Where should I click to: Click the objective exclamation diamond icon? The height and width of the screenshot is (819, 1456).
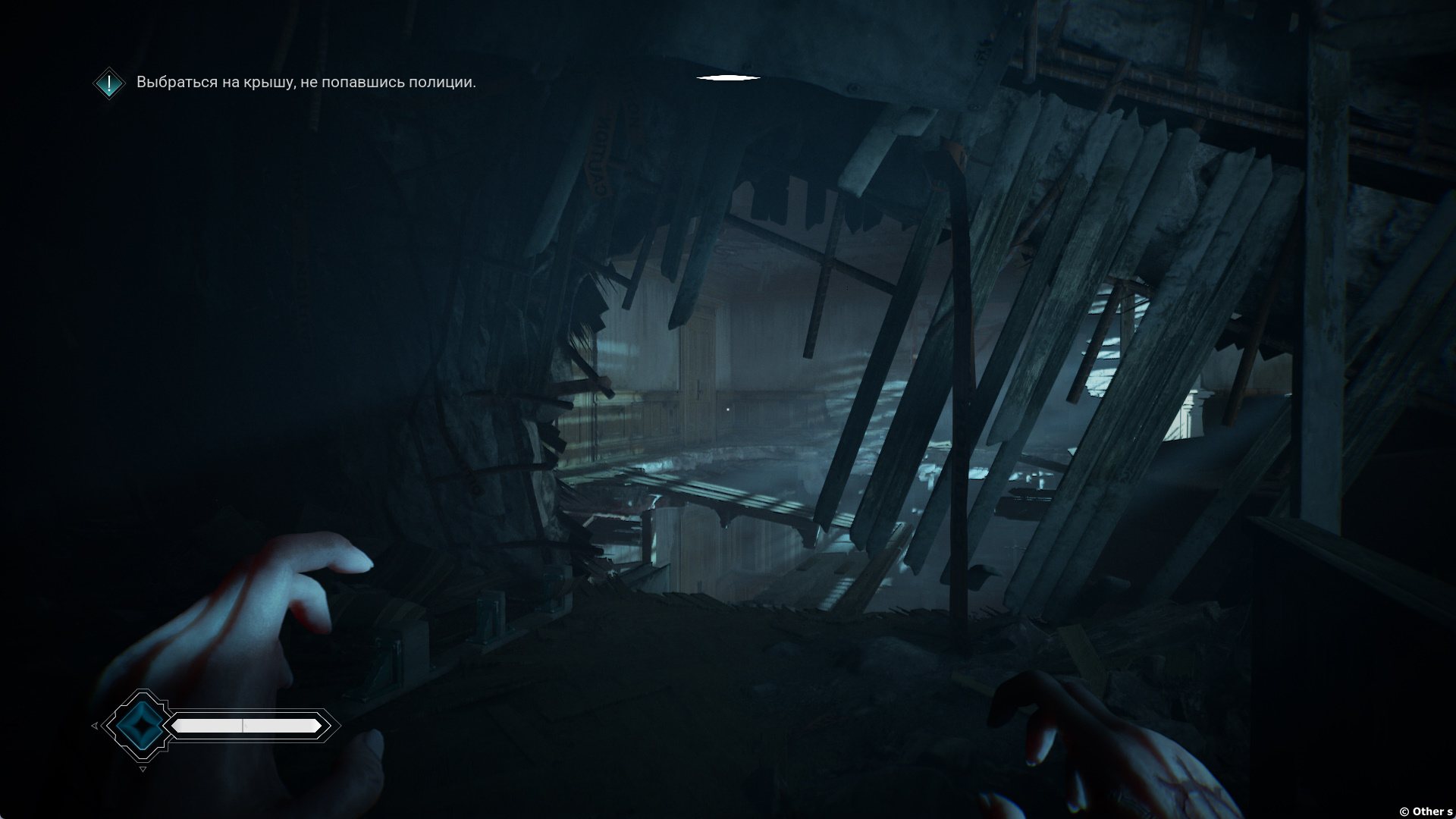pos(110,83)
